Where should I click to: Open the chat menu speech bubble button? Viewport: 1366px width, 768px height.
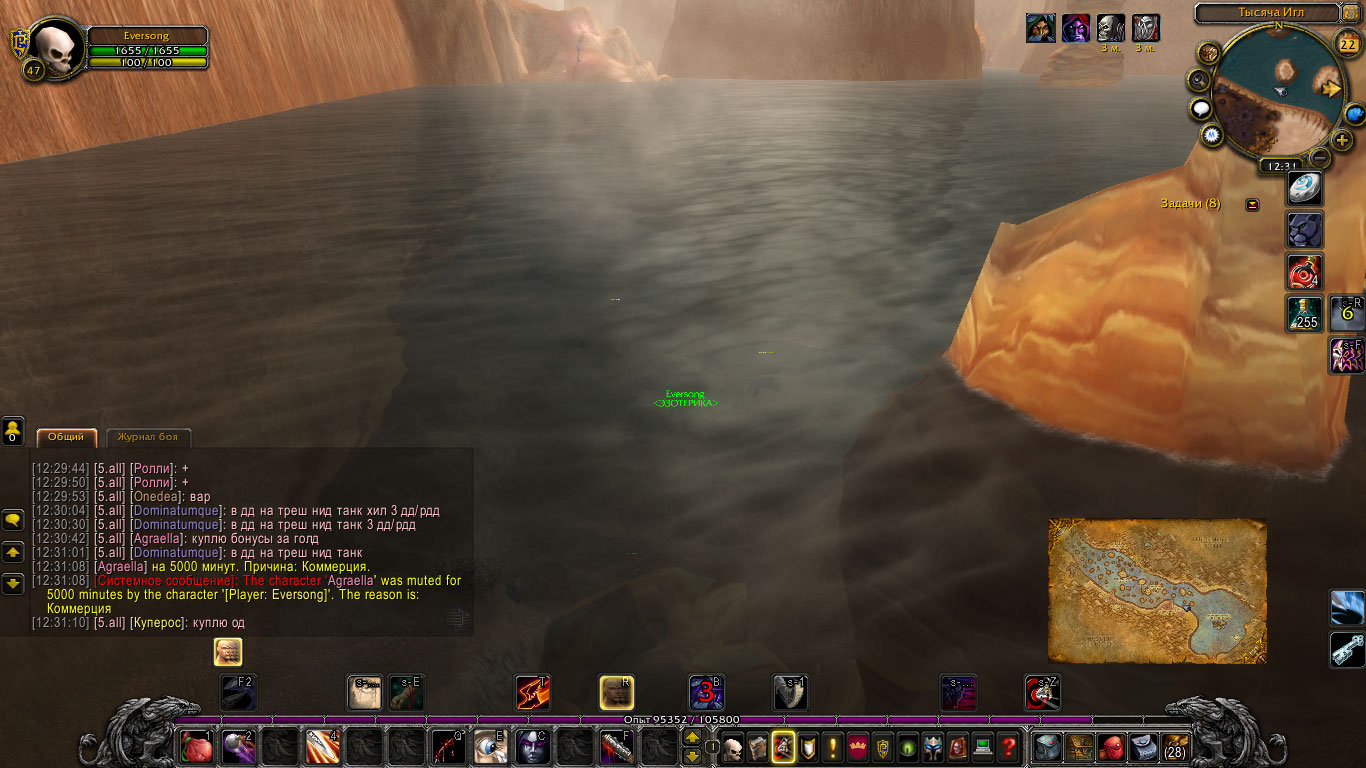[13, 520]
